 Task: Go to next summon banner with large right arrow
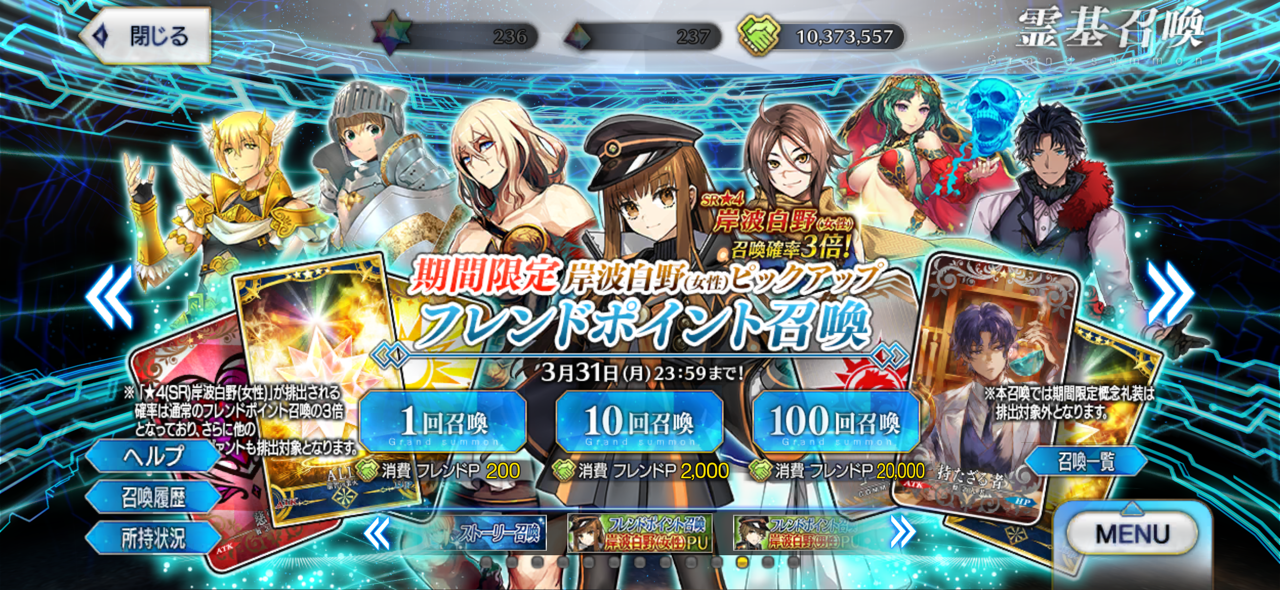[x=1170, y=295]
